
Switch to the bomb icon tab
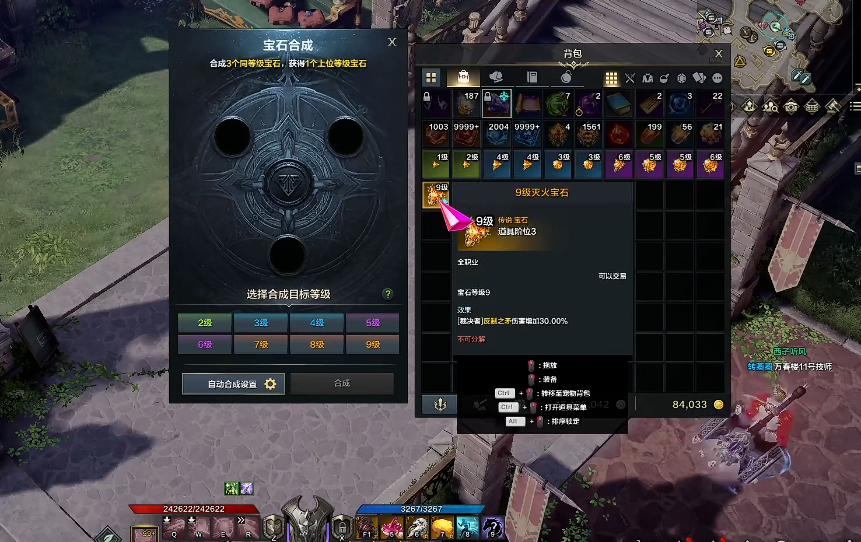click(566, 77)
